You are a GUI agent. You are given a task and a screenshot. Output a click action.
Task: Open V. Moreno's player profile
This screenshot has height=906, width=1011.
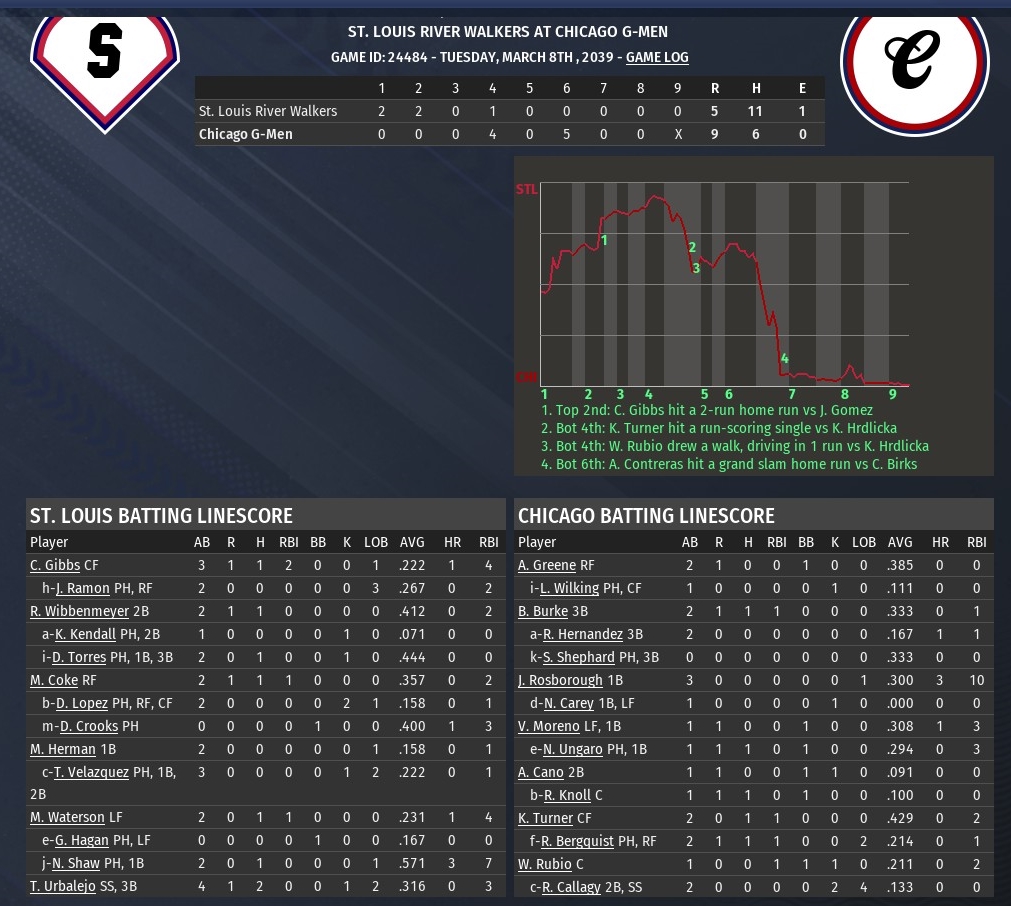[548, 726]
